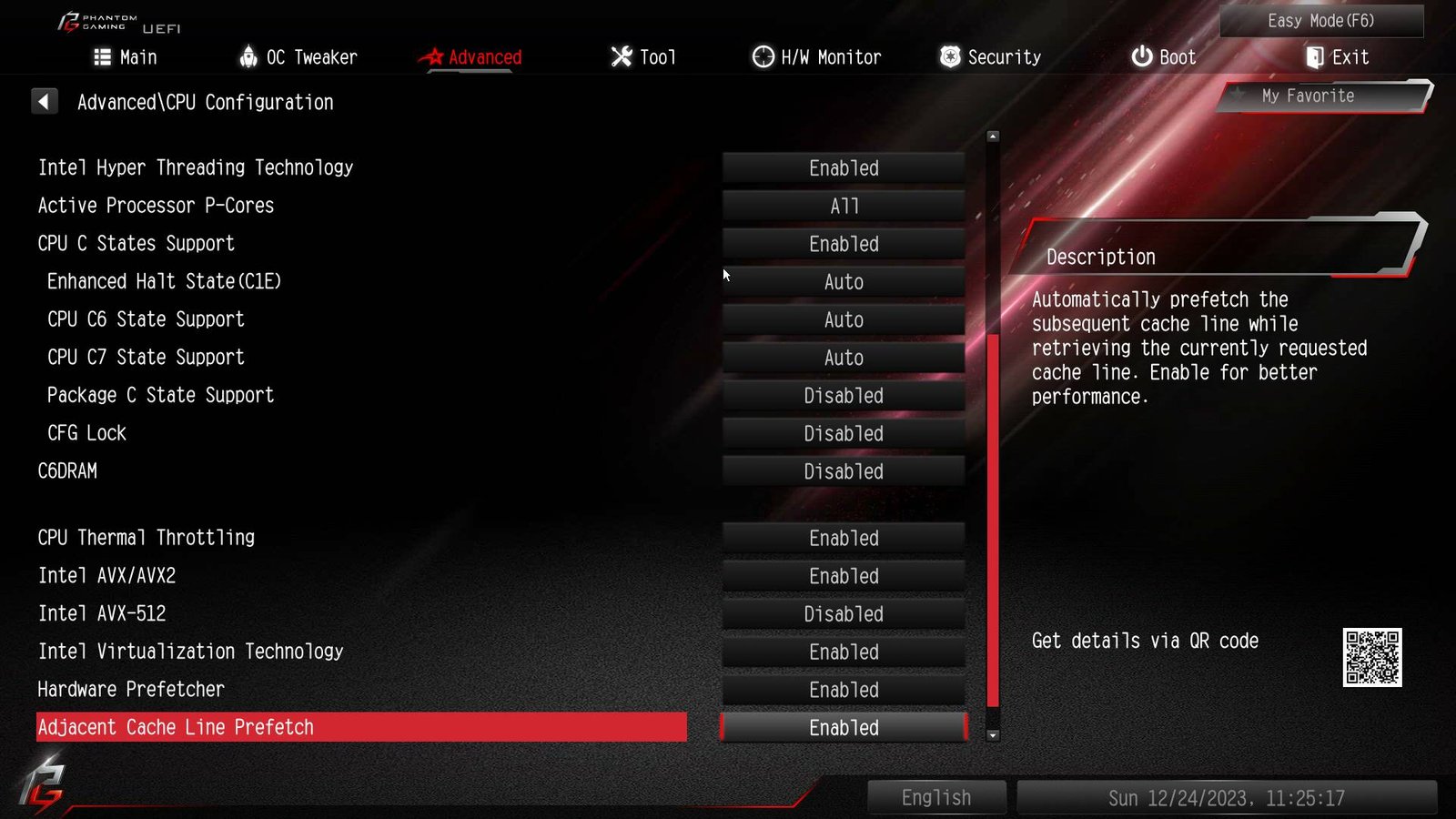Change Intel Hyper Threading Technology value
Image resolution: width=1456 pixels, height=819 pixels.
point(844,168)
